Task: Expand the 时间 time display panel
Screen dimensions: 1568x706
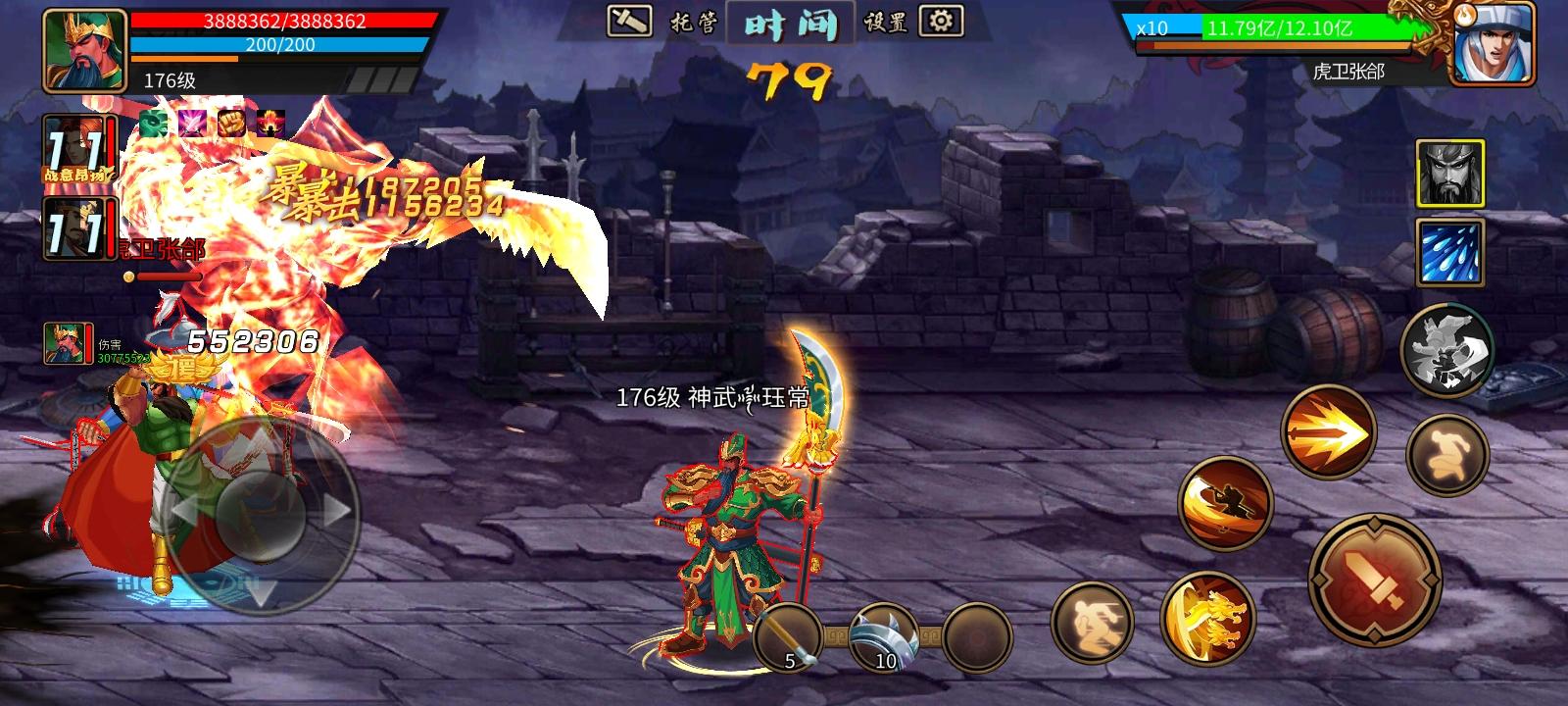Action: (792, 26)
